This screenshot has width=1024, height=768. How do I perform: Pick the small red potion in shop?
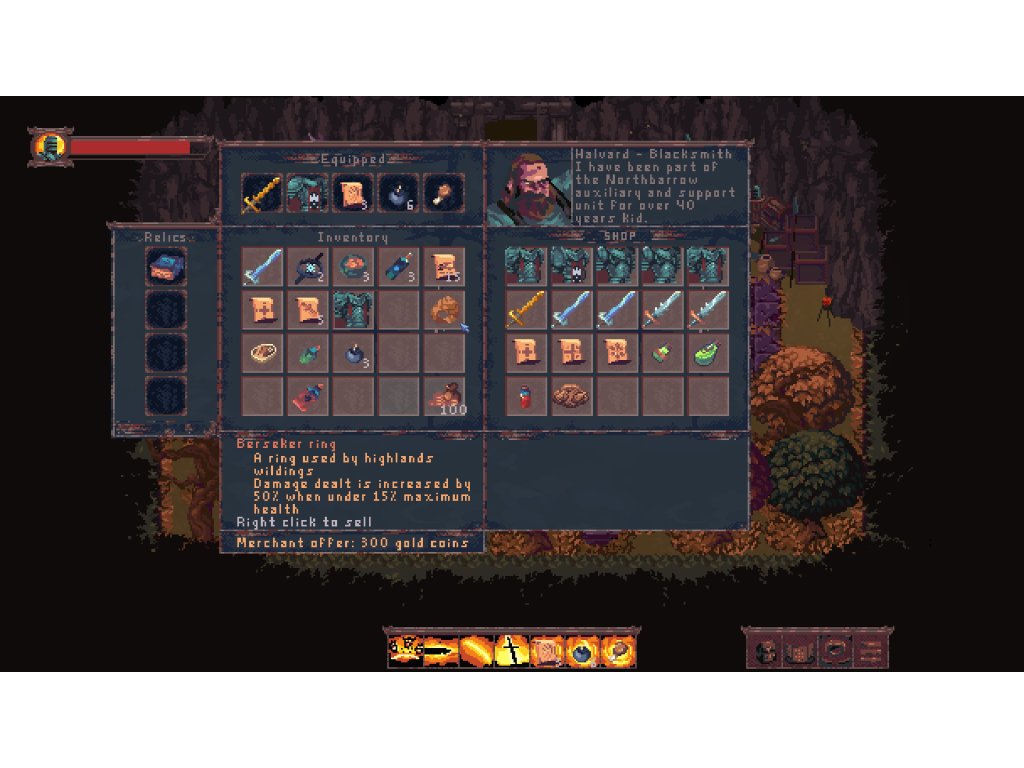(526, 396)
